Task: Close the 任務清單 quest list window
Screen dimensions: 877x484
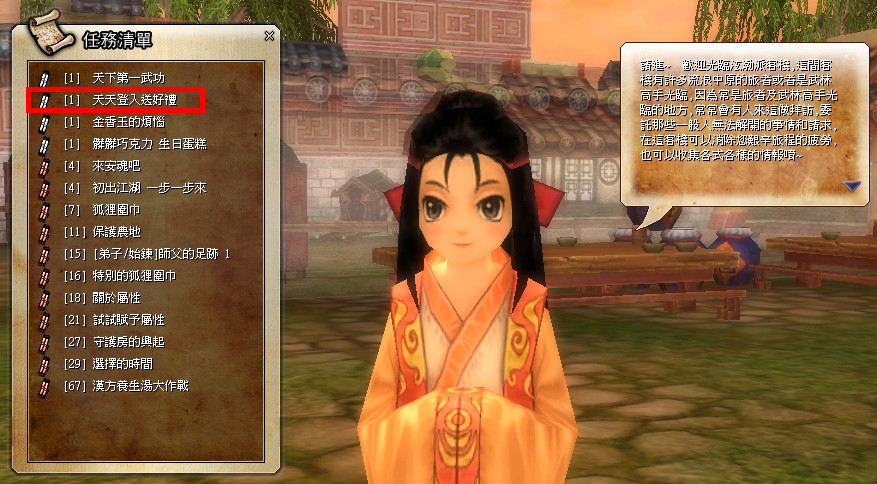Action: (x=269, y=36)
